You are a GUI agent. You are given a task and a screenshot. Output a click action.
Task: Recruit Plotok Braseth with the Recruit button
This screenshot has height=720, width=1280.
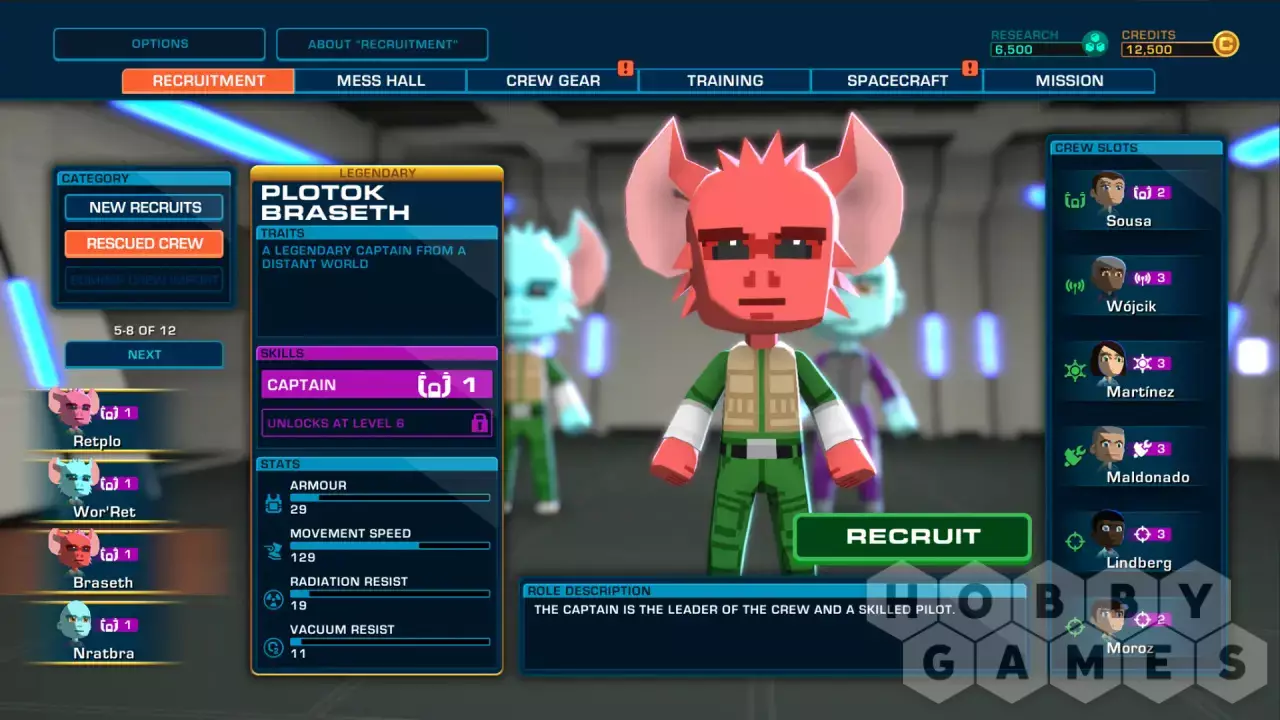point(912,537)
